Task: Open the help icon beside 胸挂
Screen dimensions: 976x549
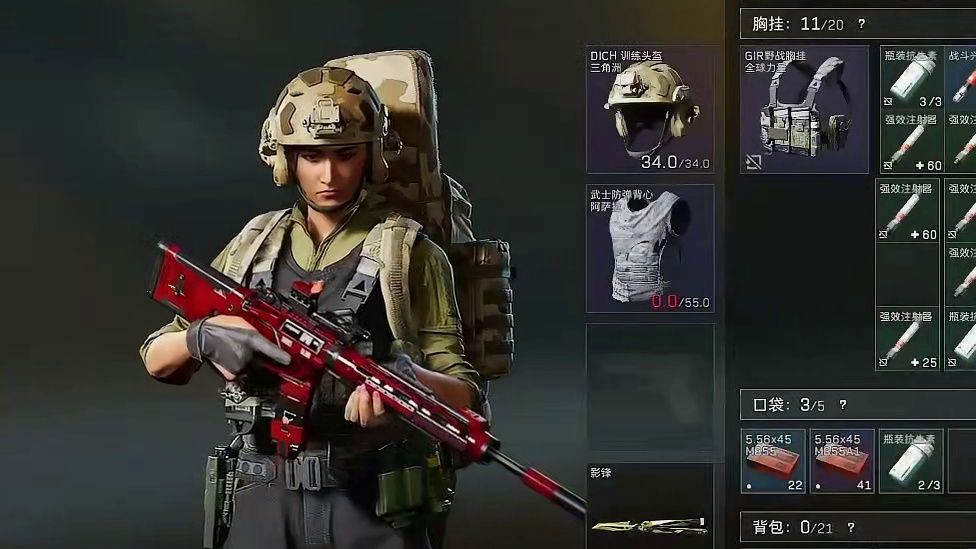Action: tap(861, 24)
